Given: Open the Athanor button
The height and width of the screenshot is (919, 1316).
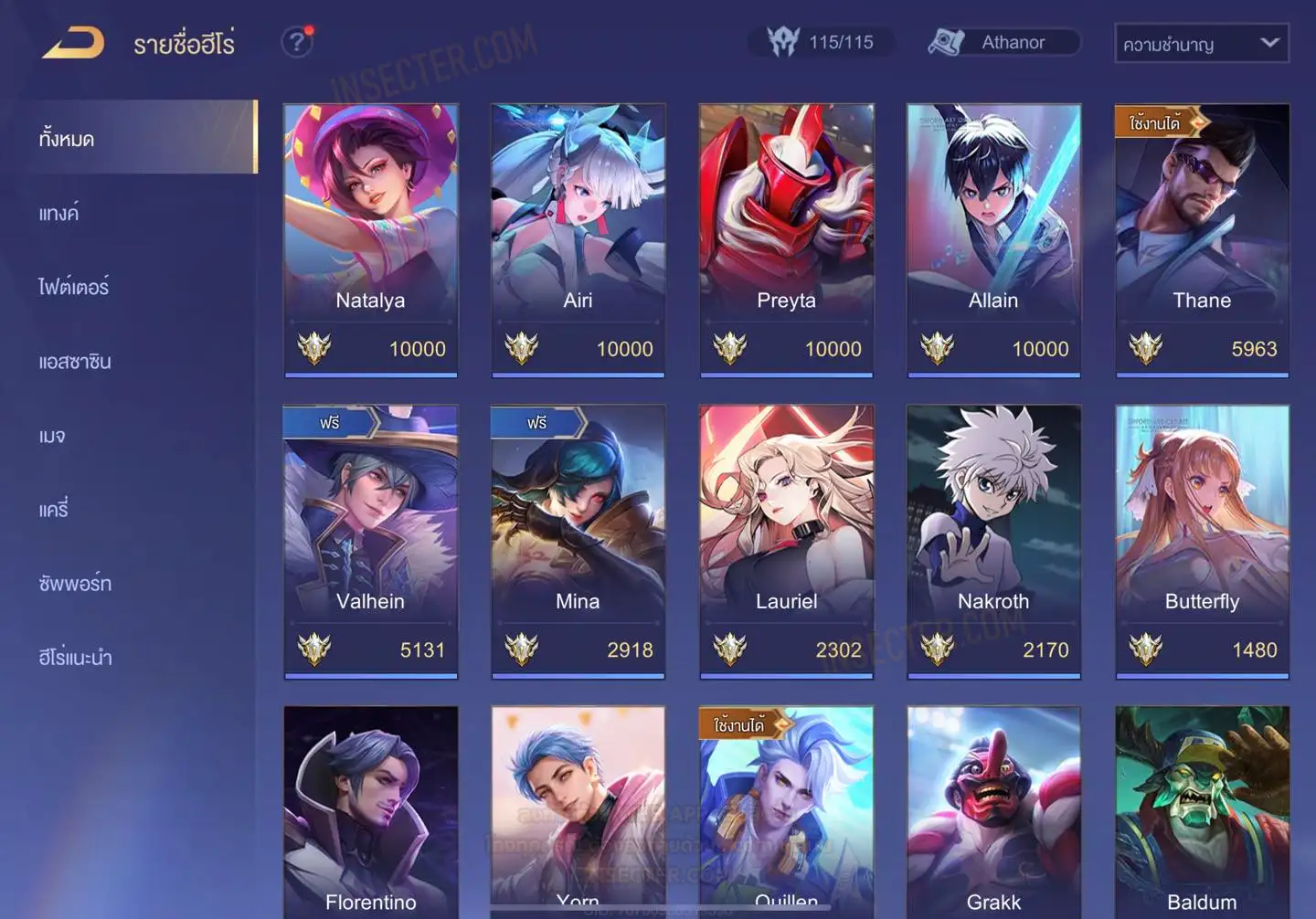Looking at the screenshot, I should [x=1003, y=42].
